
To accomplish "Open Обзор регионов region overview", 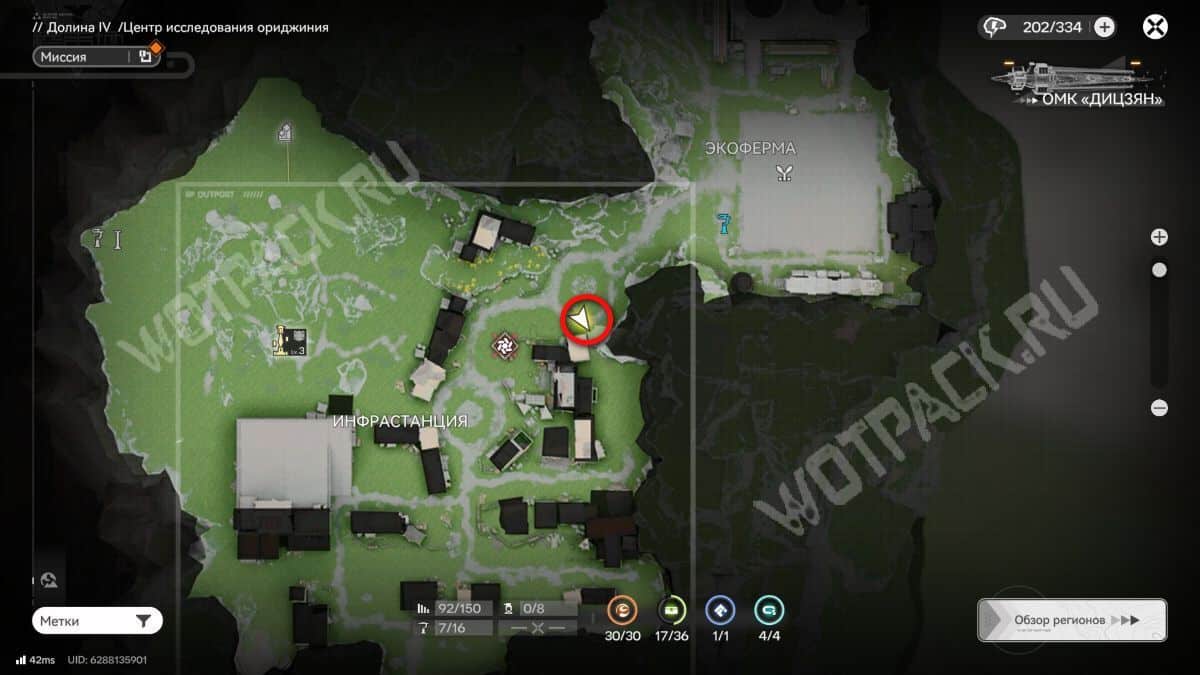I will pos(1071,620).
